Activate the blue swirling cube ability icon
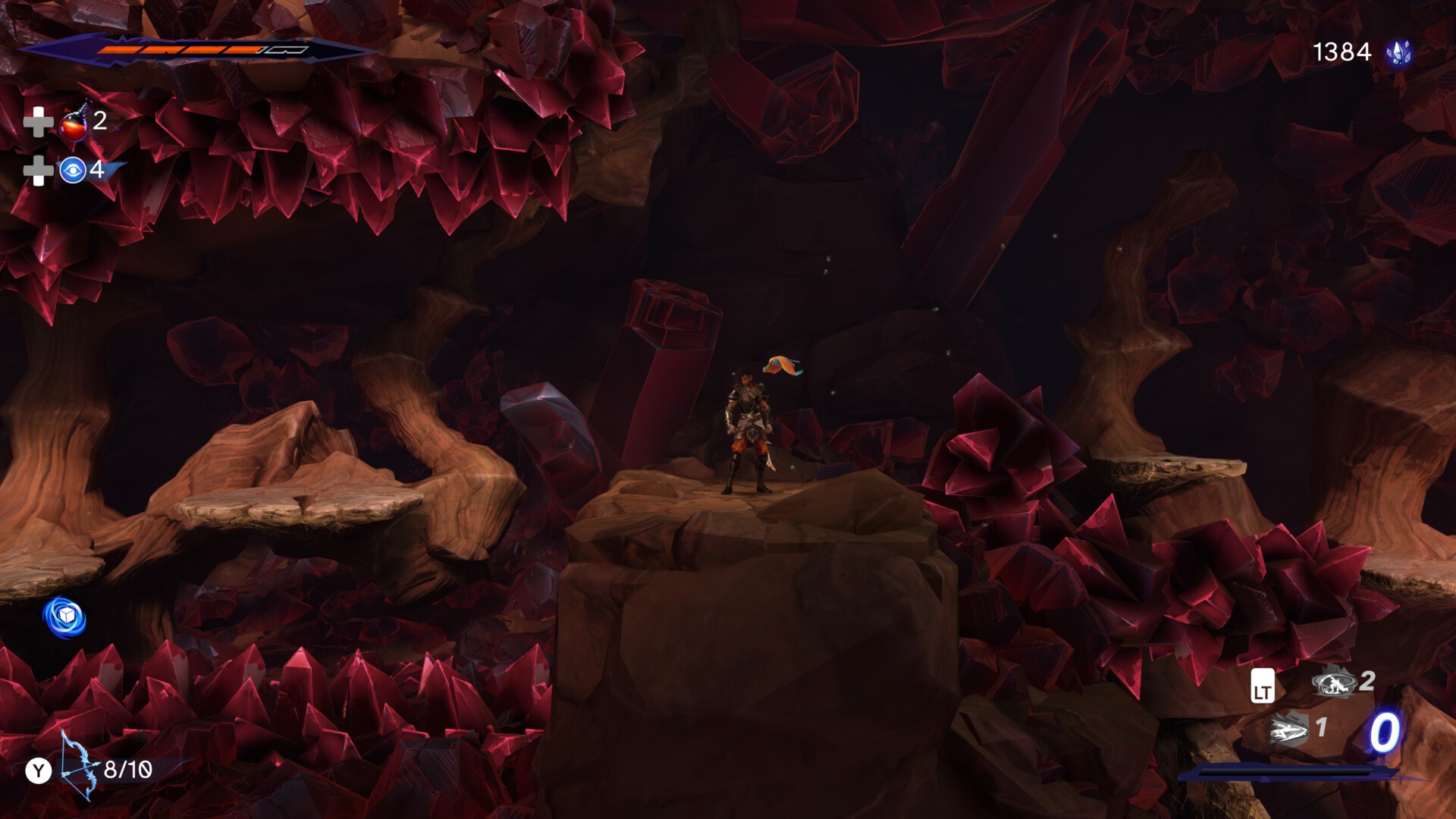The width and height of the screenshot is (1456, 819). click(64, 617)
